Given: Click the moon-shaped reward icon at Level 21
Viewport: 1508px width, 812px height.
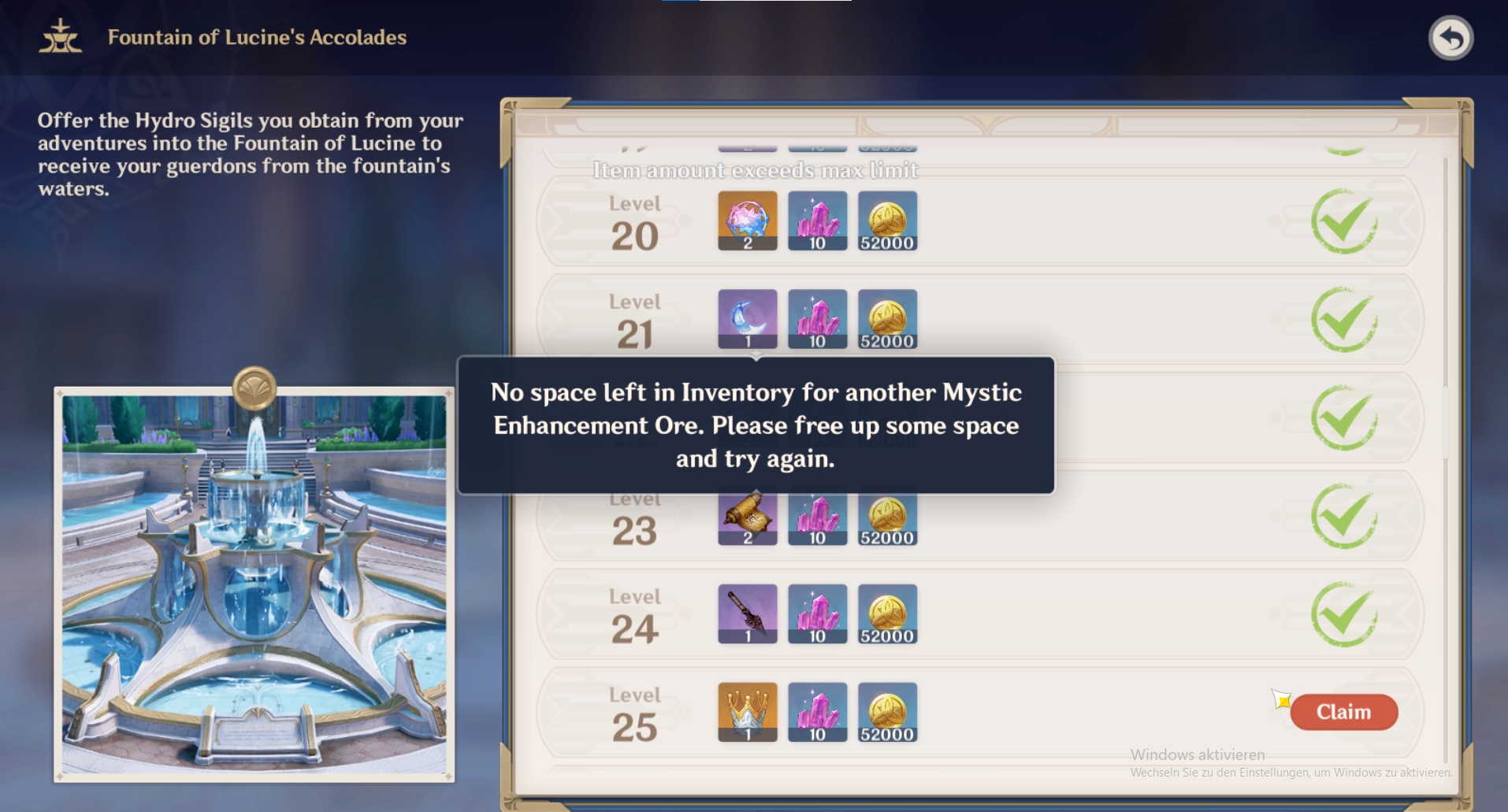Looking at the screenshot, I should (747, 318).
